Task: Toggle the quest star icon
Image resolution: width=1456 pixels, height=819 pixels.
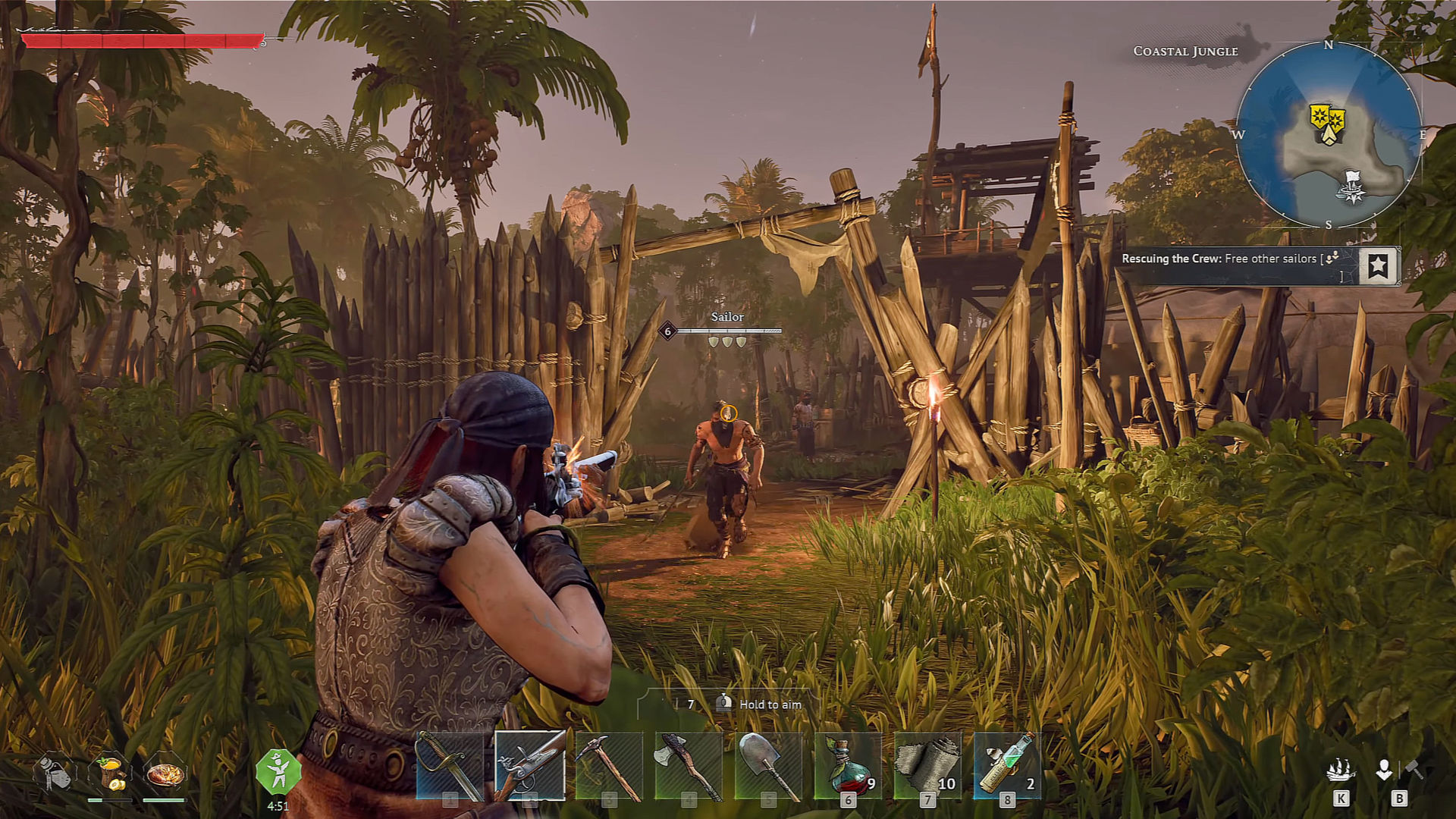Action: click(x=1378, y=265)
